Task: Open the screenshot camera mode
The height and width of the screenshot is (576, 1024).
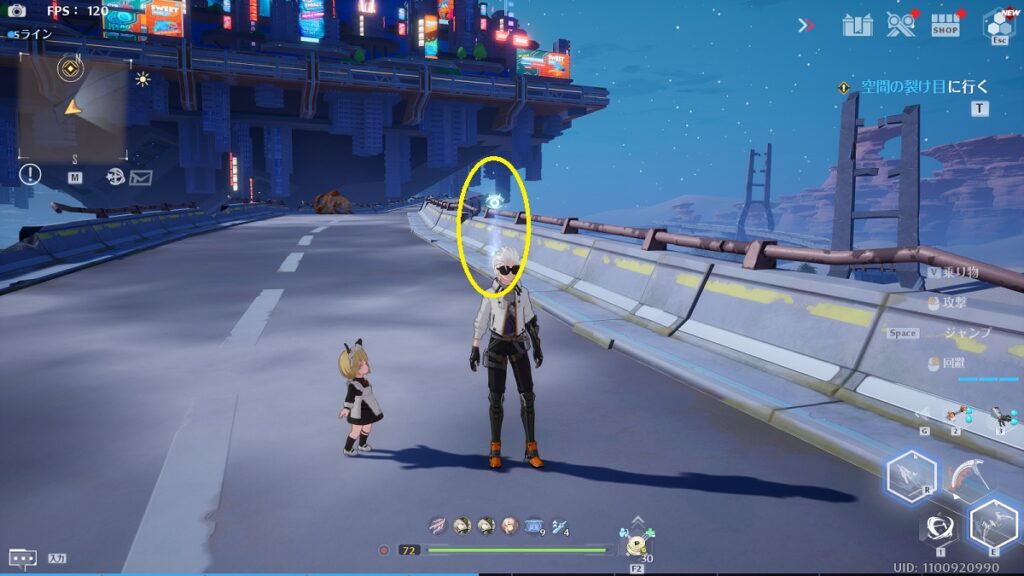Action: [x=16, y=11]
